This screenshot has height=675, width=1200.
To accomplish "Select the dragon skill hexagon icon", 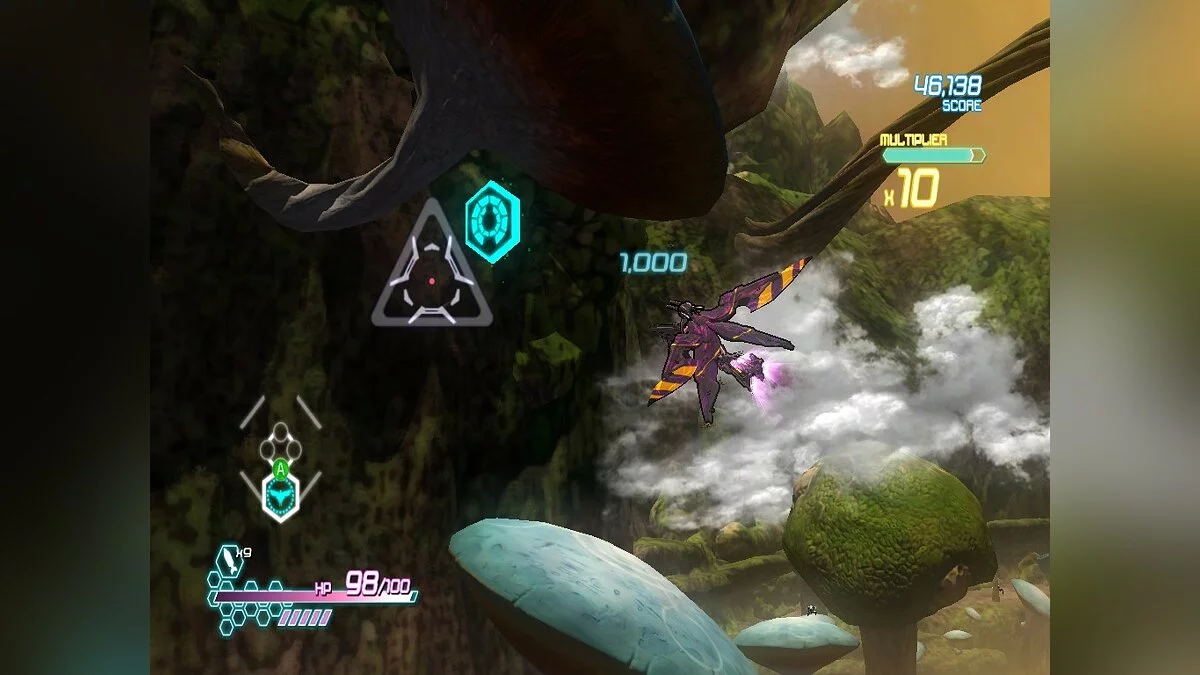I will coord(281,494).
